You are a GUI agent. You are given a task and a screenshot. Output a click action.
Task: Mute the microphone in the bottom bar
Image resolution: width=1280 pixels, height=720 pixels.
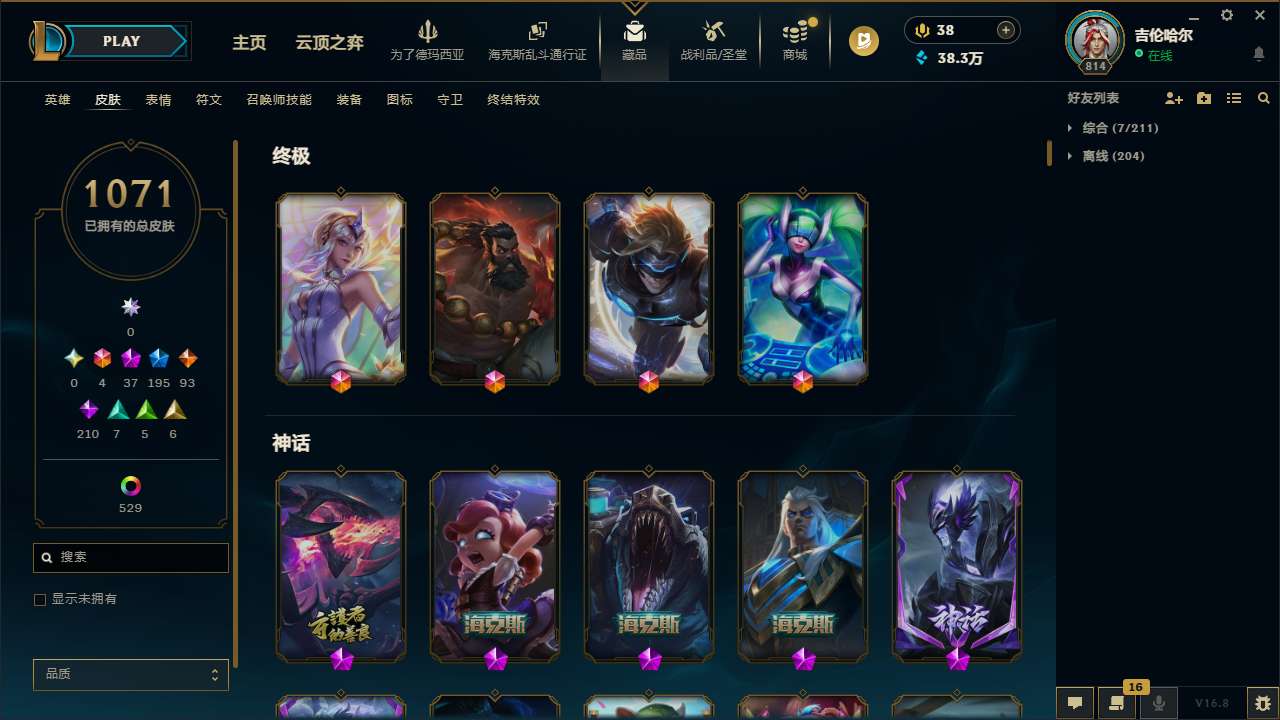(x=1158, y=702)
